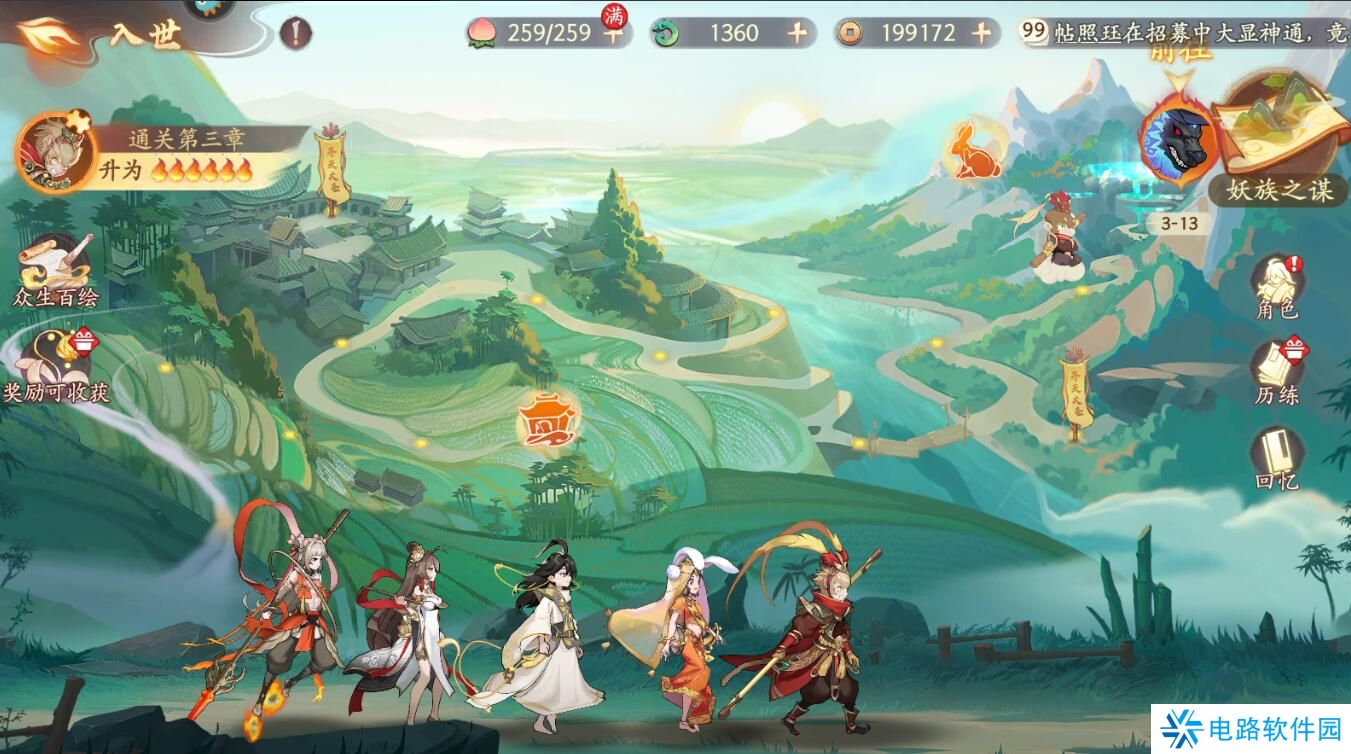Click the gold coins currency icon
The width and height of the screenshot is (1351, 754).
(x=848, y=31)
